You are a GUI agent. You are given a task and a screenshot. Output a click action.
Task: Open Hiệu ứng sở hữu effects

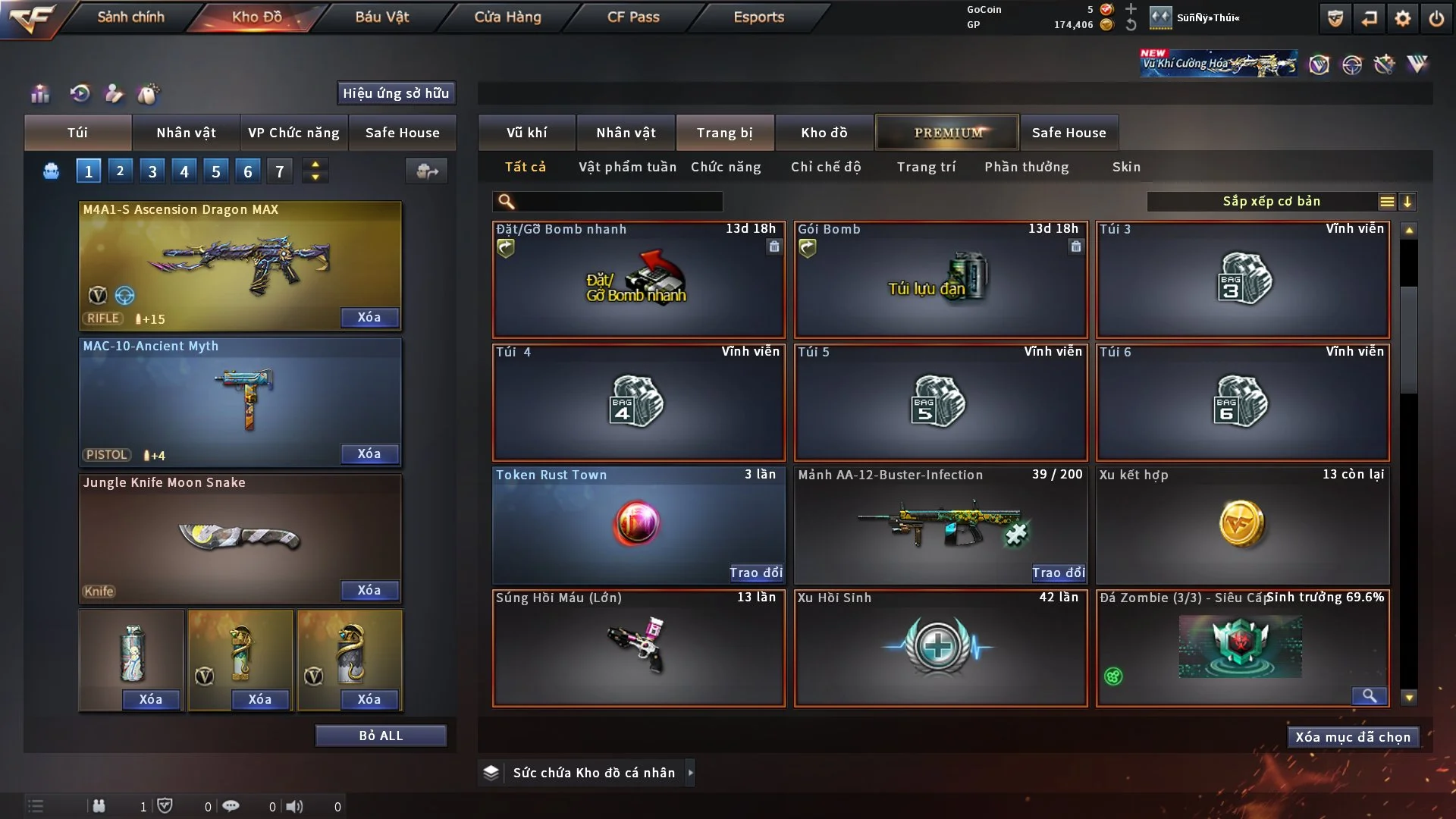click(396, 93)
